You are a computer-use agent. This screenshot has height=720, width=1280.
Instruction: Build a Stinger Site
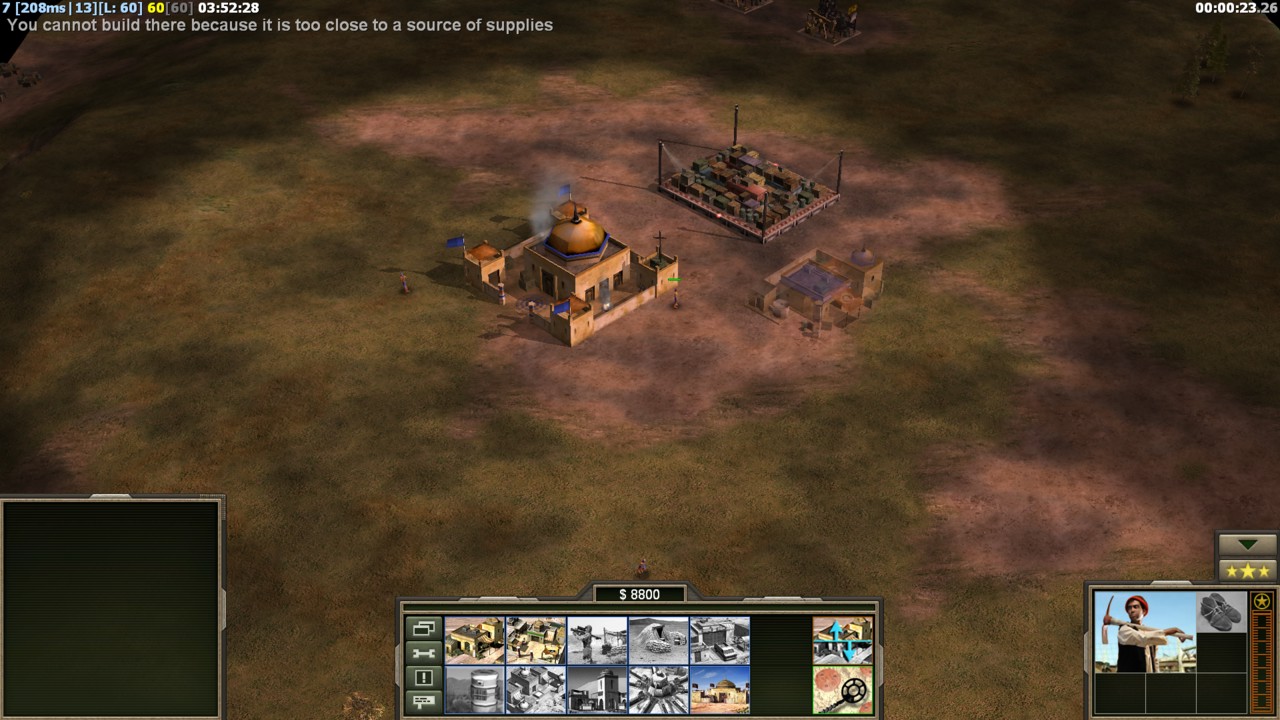pos(597,640)
